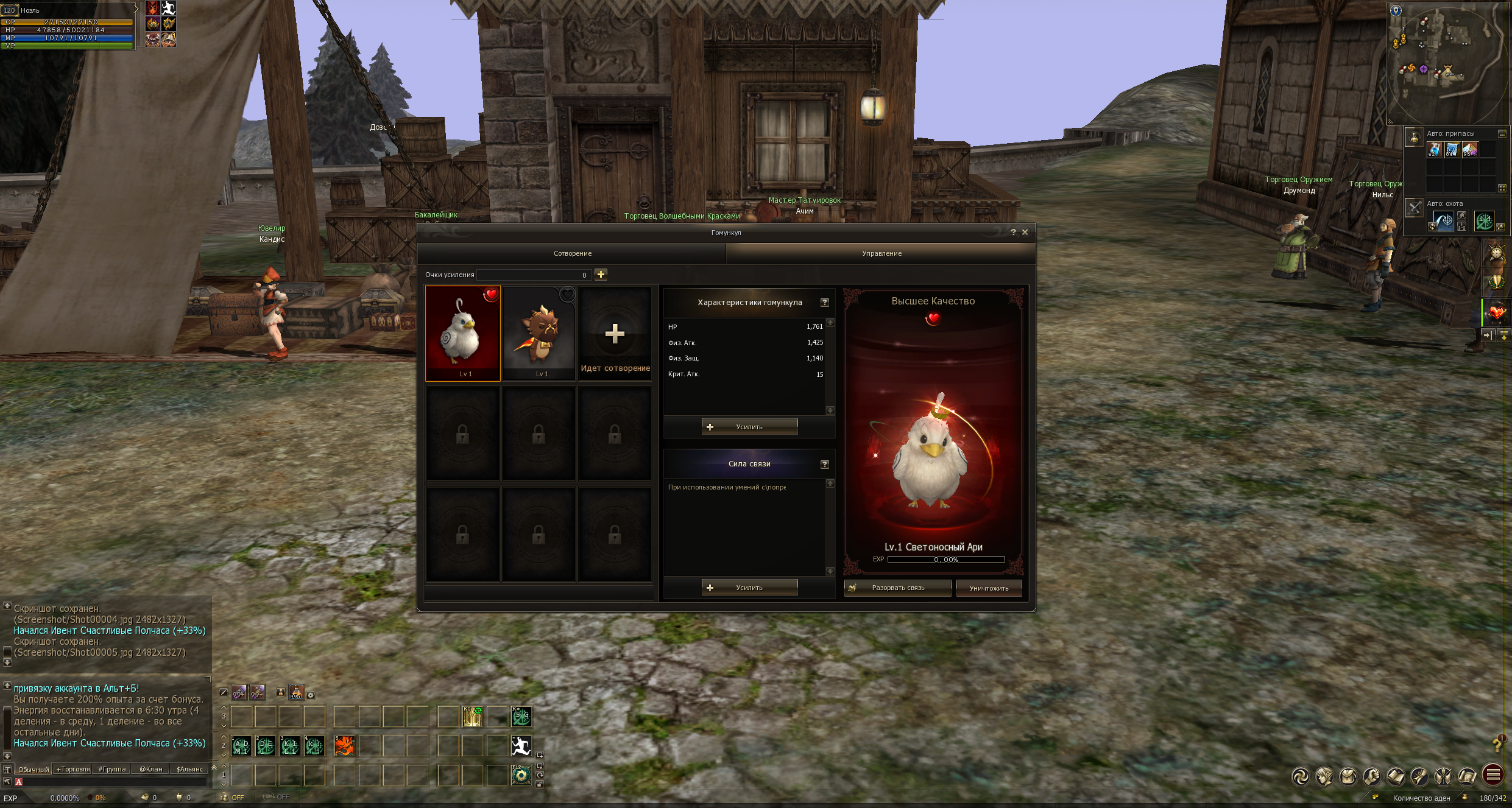Open the Гомункул window help
Image resolution: width=1512 pixels, height=808 pixels.
point(1013,232)
